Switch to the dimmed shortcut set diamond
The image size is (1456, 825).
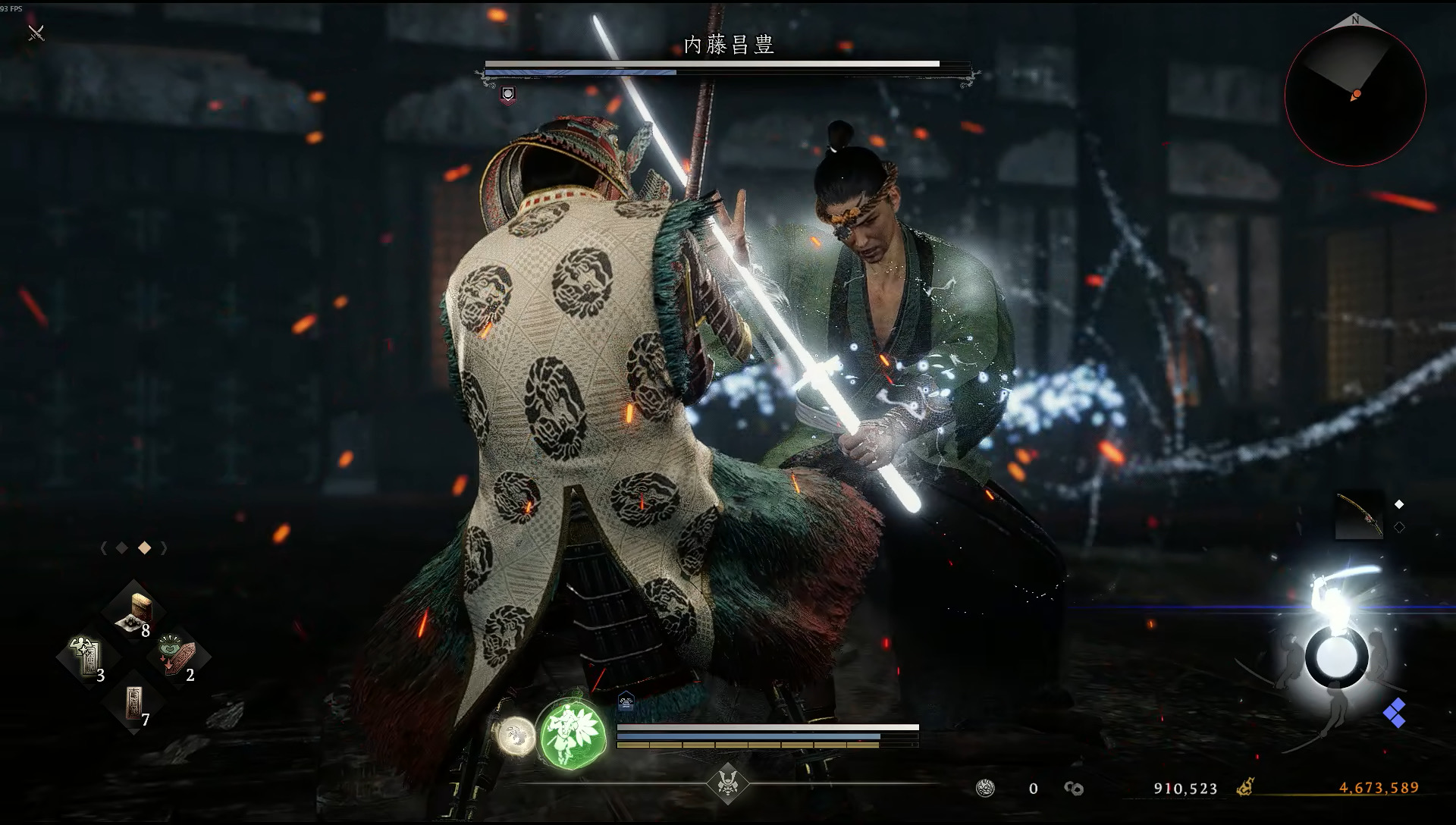[121, 547]
